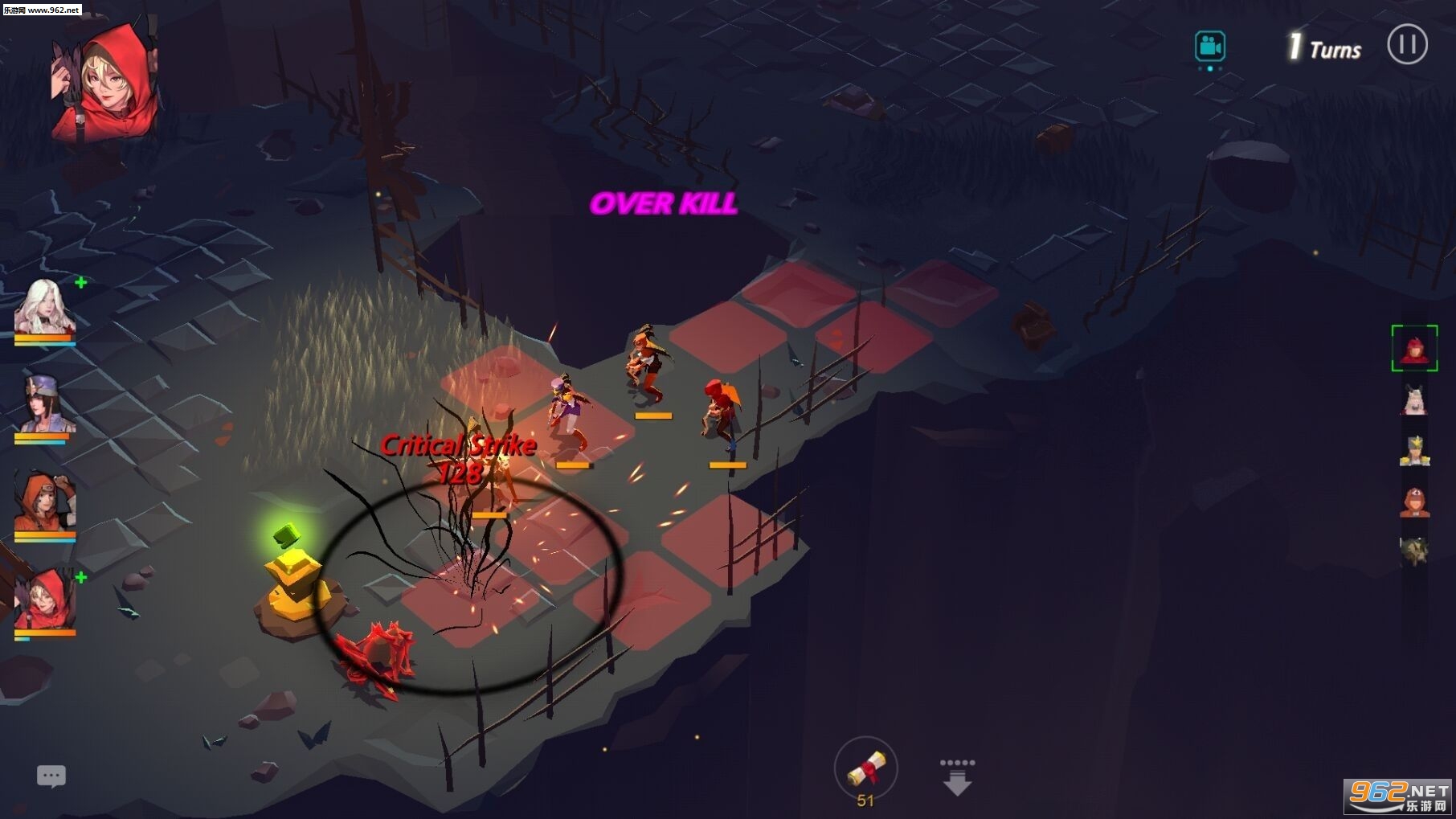
Task: Select the purple-hat woman party portrait
Action: 45,405
